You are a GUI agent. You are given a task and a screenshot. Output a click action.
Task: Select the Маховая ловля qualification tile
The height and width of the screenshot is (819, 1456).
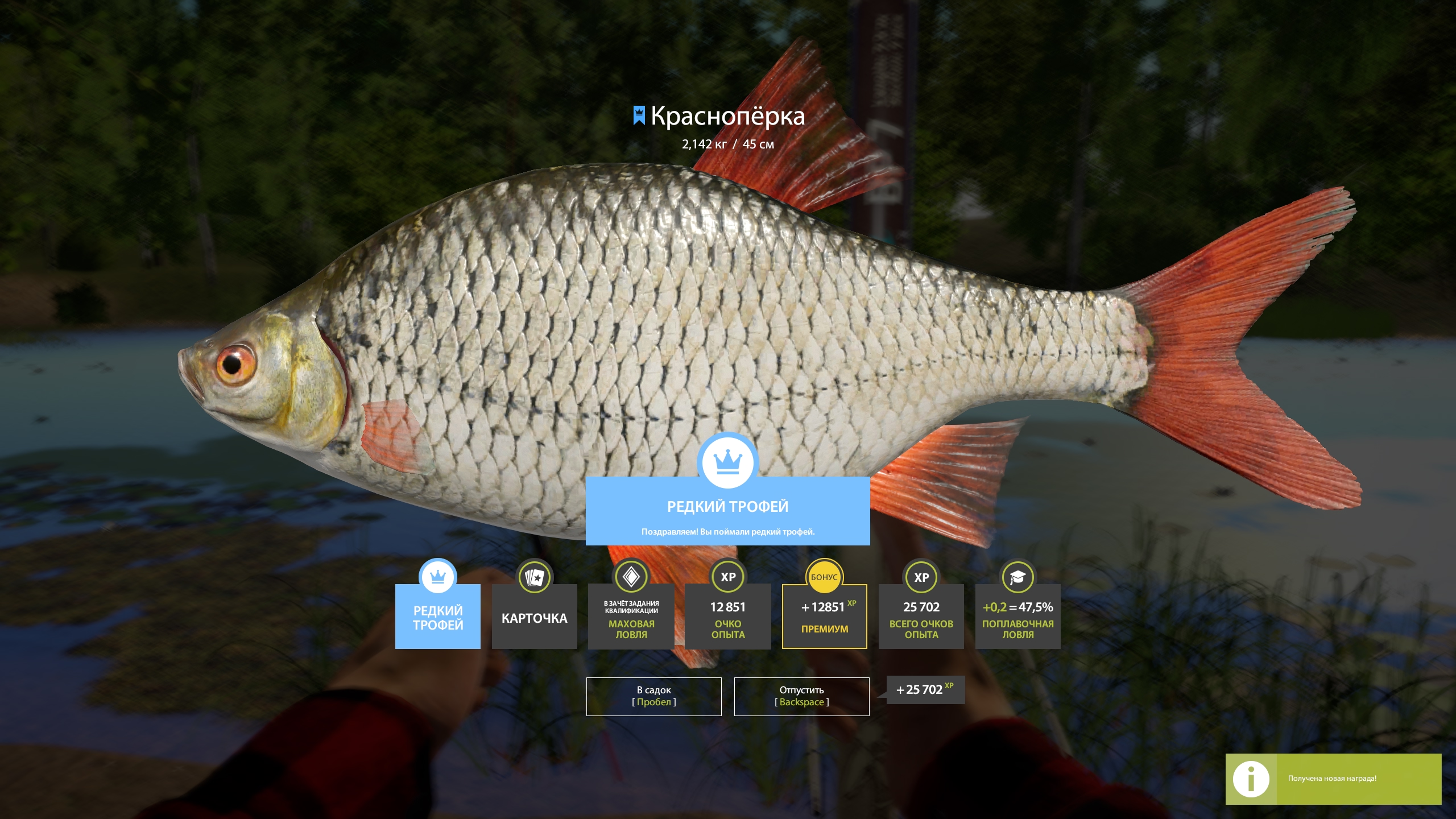(631, 617)
